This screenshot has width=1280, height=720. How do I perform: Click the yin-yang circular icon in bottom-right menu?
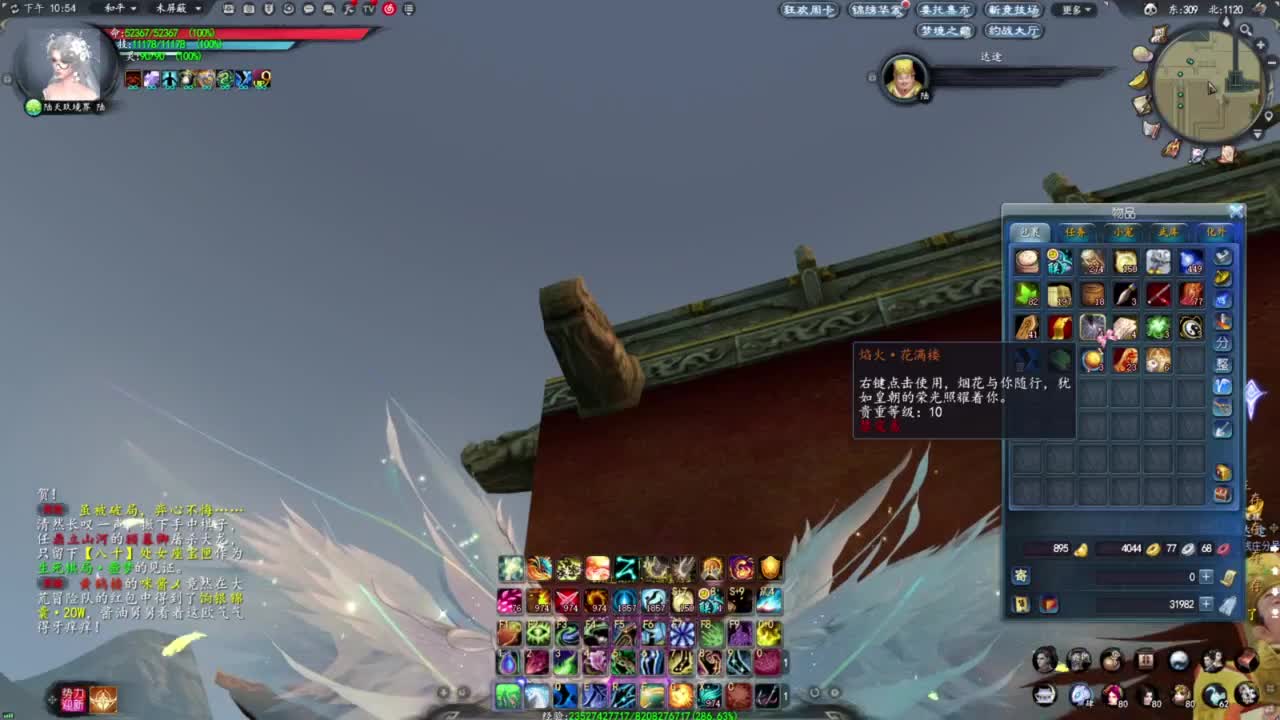pyautogui.click(x=1178, y=660)
